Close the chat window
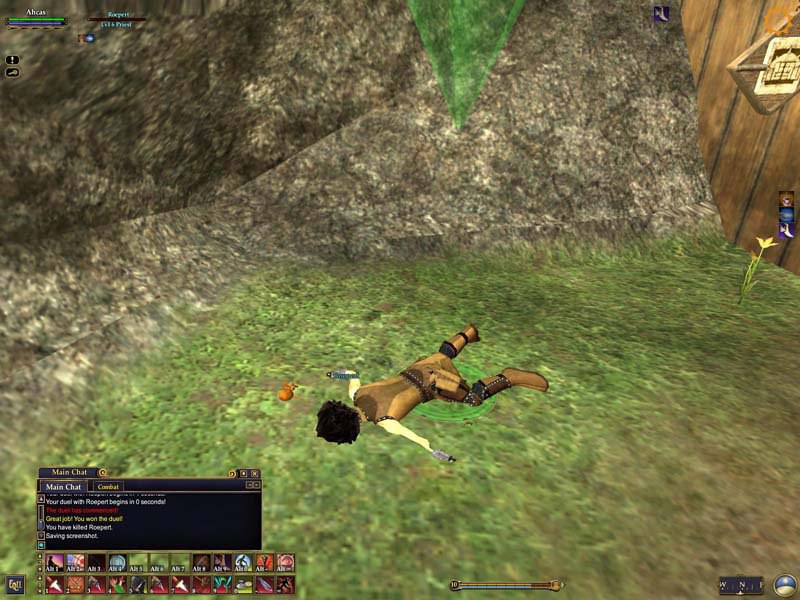This screenshot has width=800, height=600. pos(255,473)
